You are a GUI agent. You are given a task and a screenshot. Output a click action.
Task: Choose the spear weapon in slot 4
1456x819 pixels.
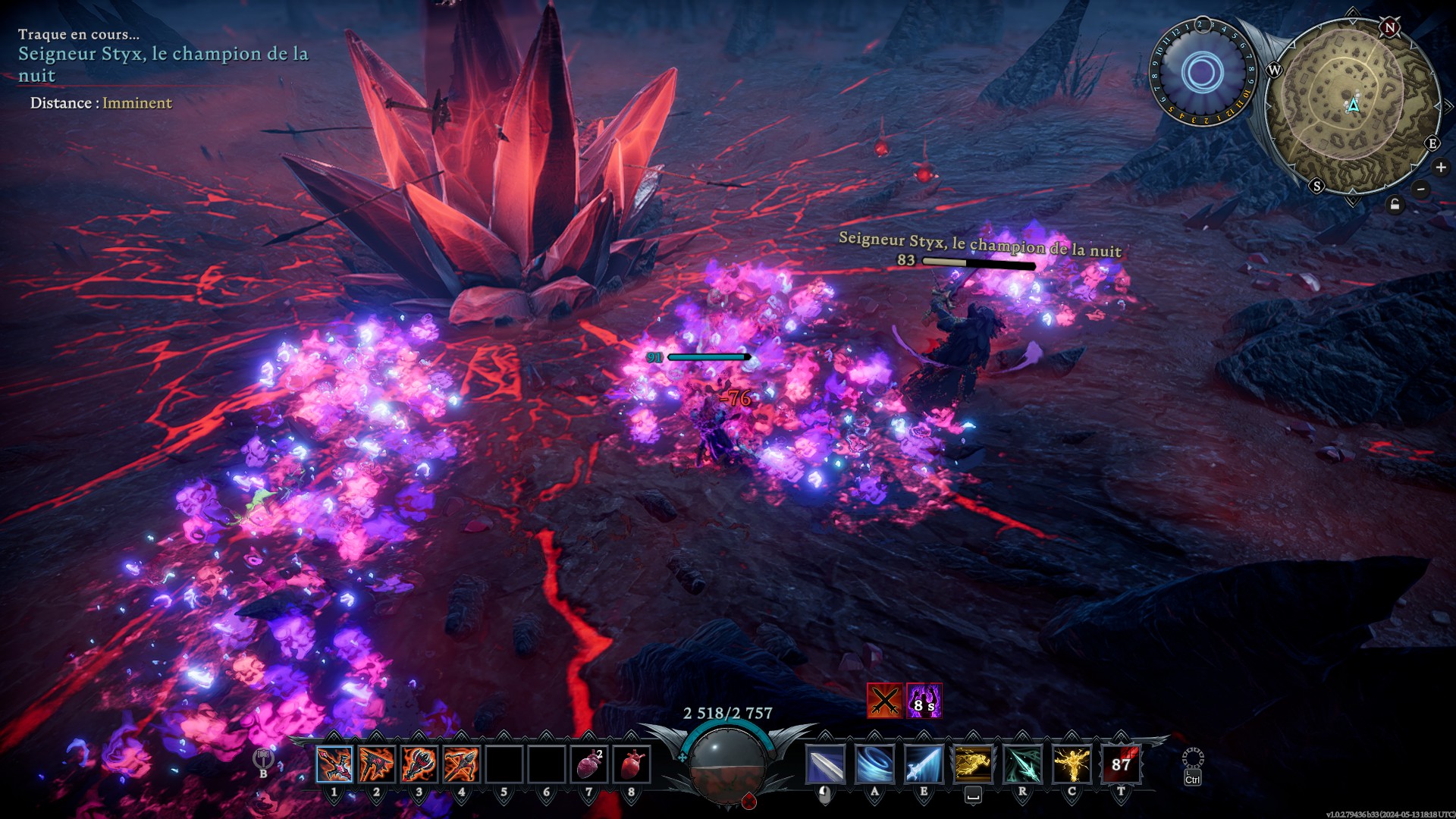click(462, 764)
